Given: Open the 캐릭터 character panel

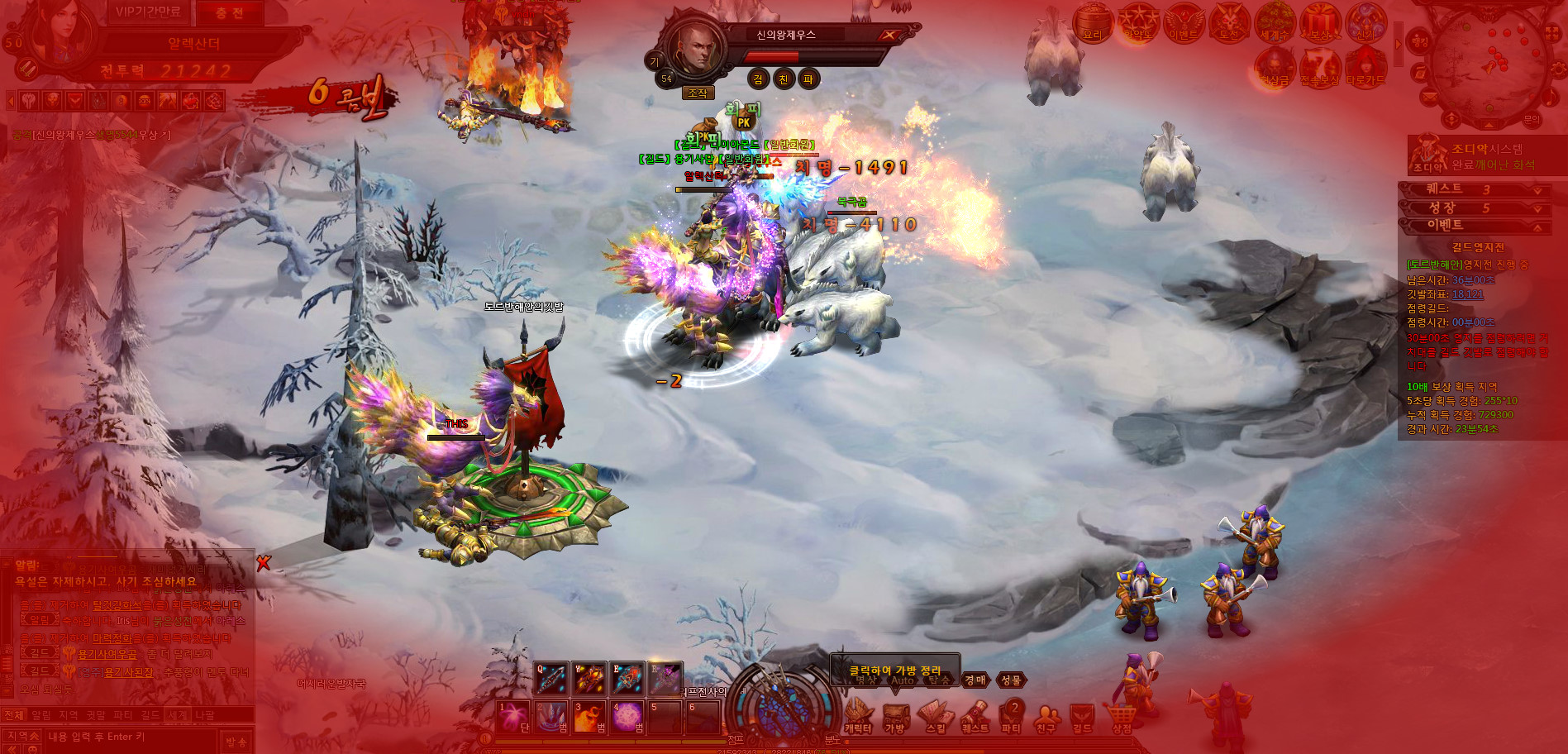Looking at the screenshot, I should click(x=858, y=715).
